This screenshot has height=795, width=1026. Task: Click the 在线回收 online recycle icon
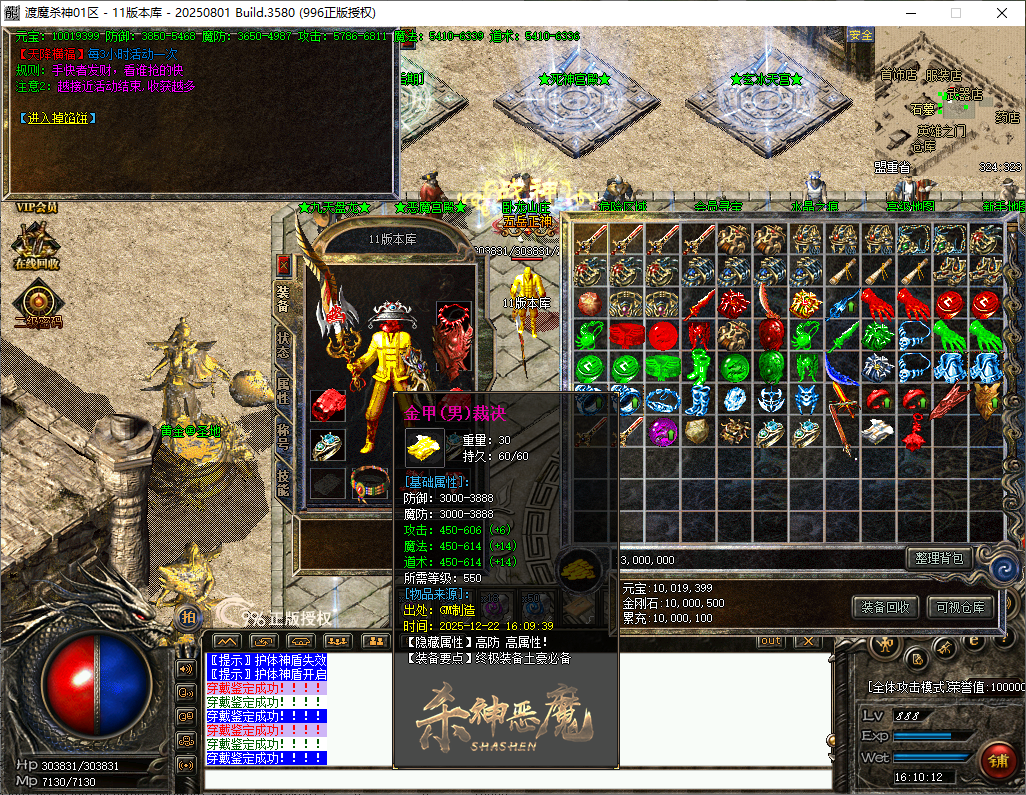36,245
